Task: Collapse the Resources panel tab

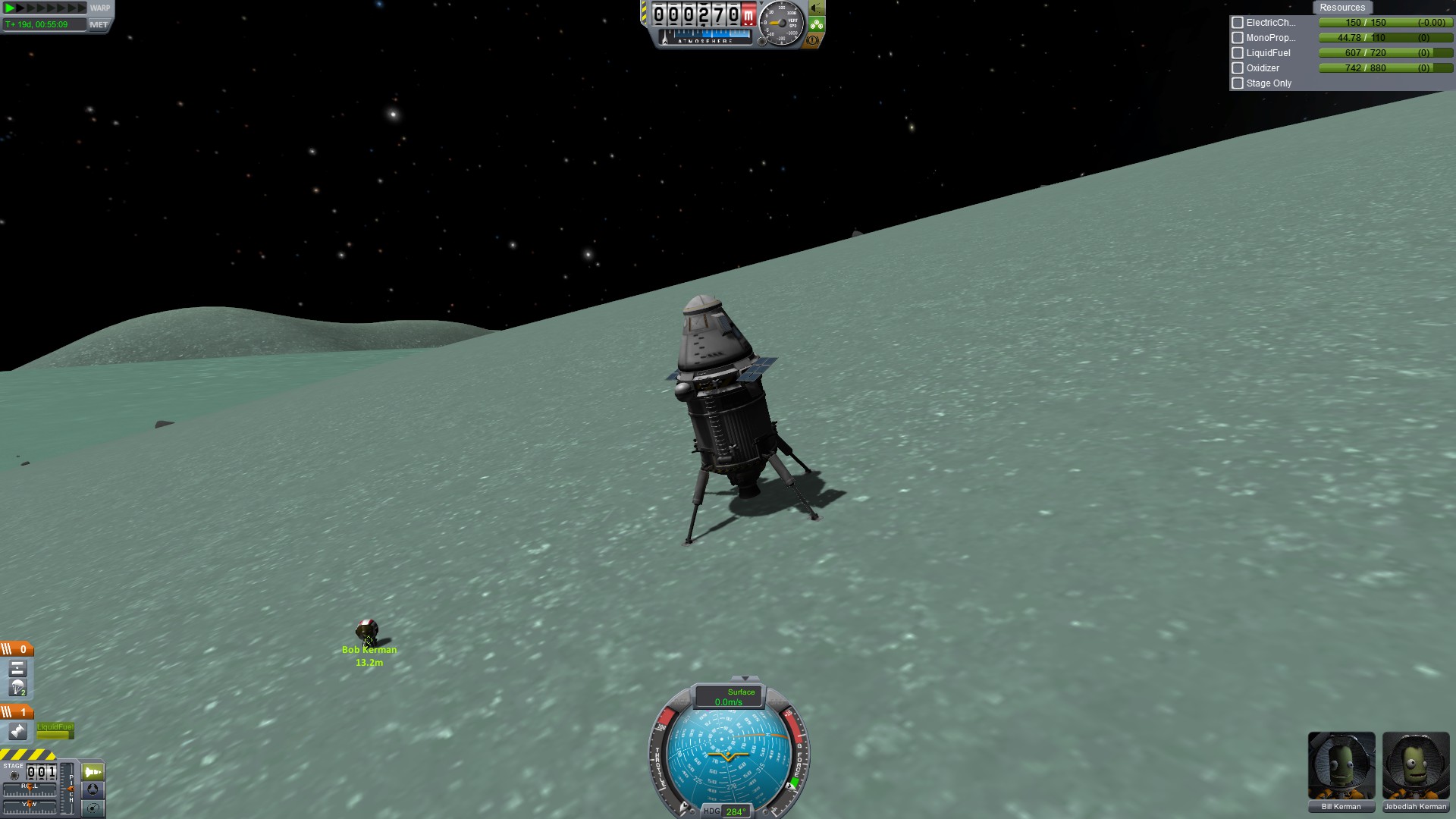Action: click(x=1341, y=8)
